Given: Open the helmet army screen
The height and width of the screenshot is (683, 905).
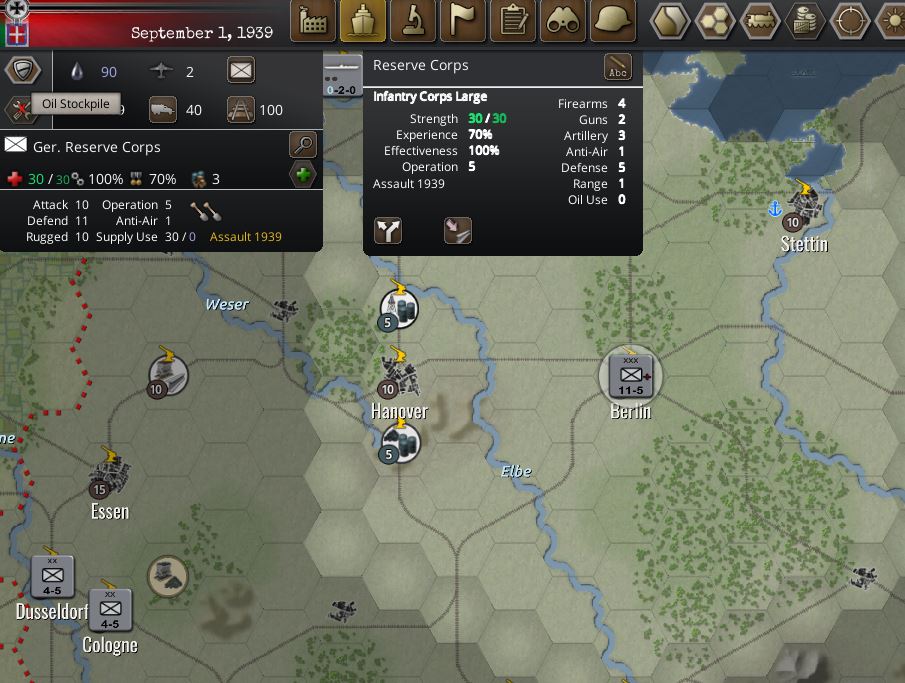Looking at the screenshot, I should click(x=614, y=20).
